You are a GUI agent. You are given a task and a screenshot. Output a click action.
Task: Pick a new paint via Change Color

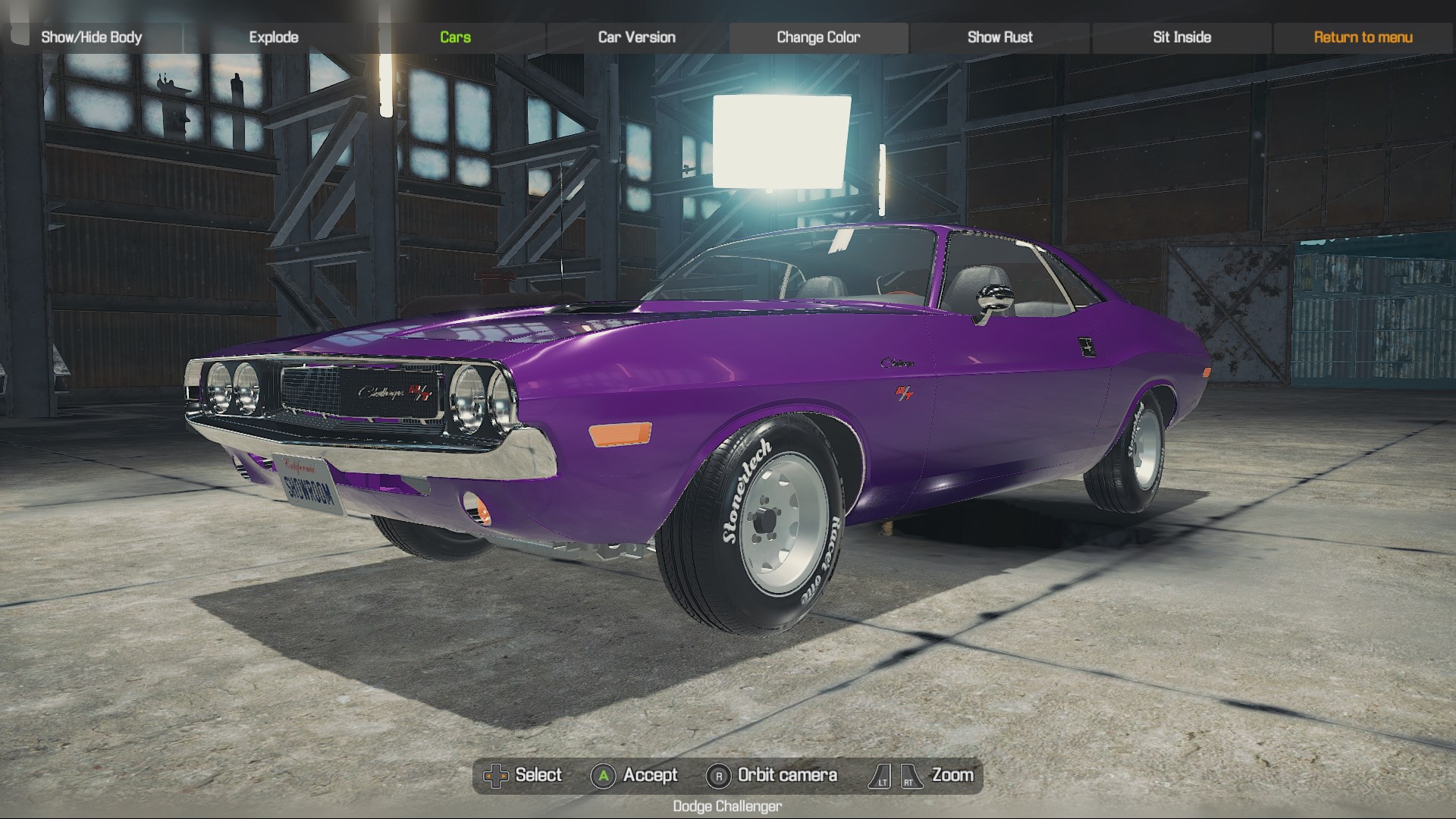pyautogui.click(x=817, y=36)
